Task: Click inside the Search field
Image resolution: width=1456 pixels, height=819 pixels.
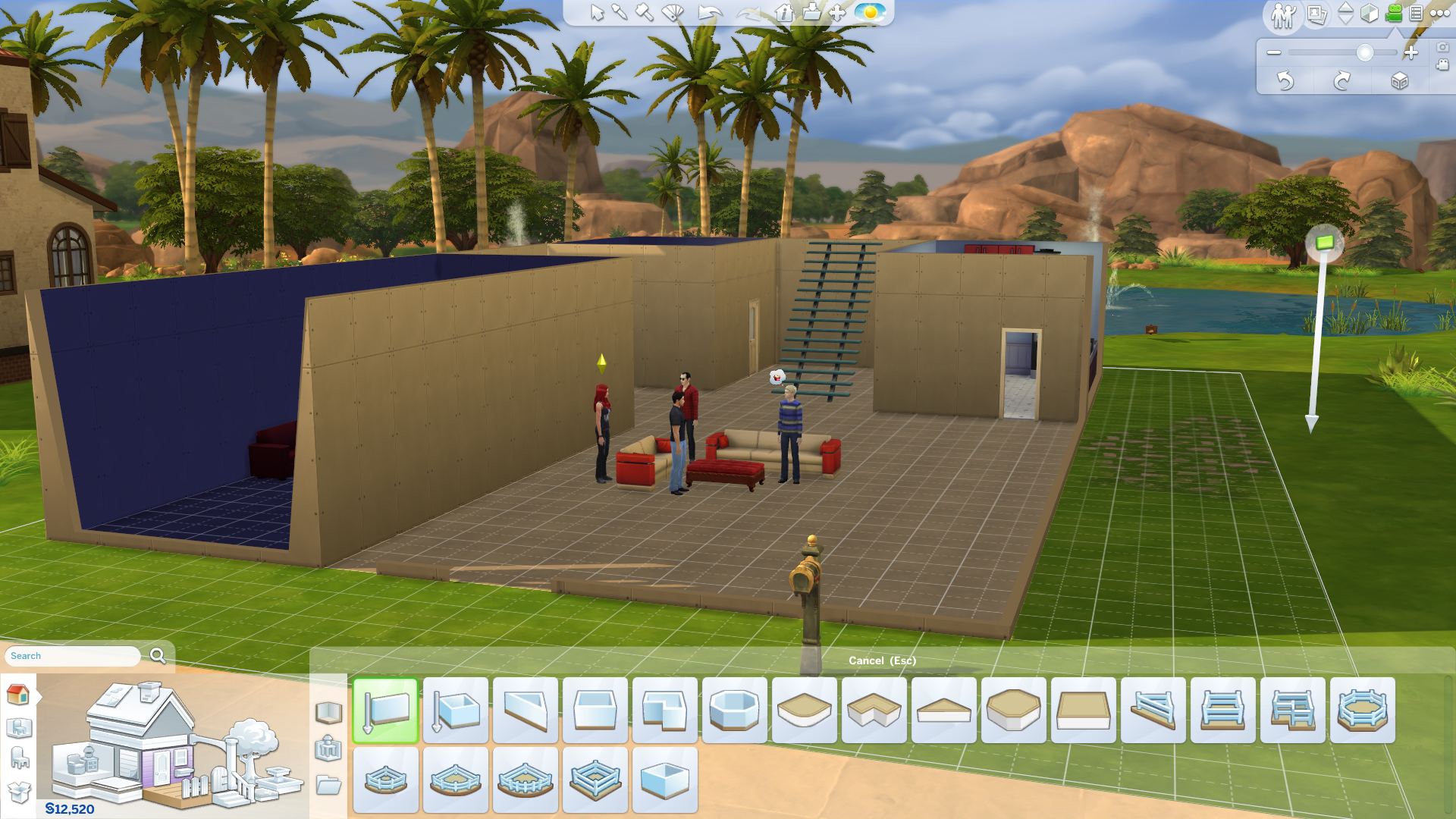Action: click(72, 655)
